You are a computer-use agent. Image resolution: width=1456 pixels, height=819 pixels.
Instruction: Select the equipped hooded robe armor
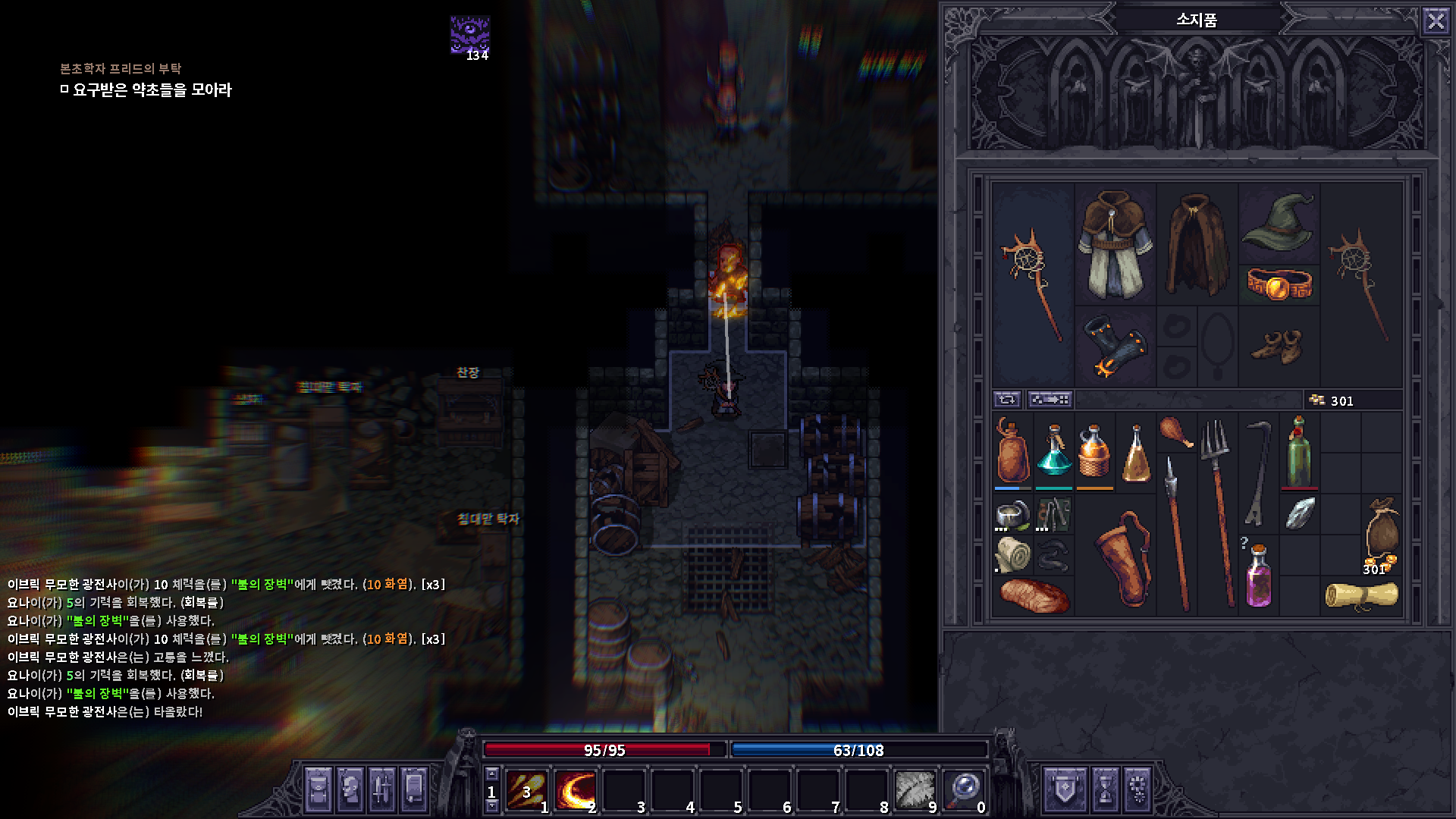[x=1114, y=243]
